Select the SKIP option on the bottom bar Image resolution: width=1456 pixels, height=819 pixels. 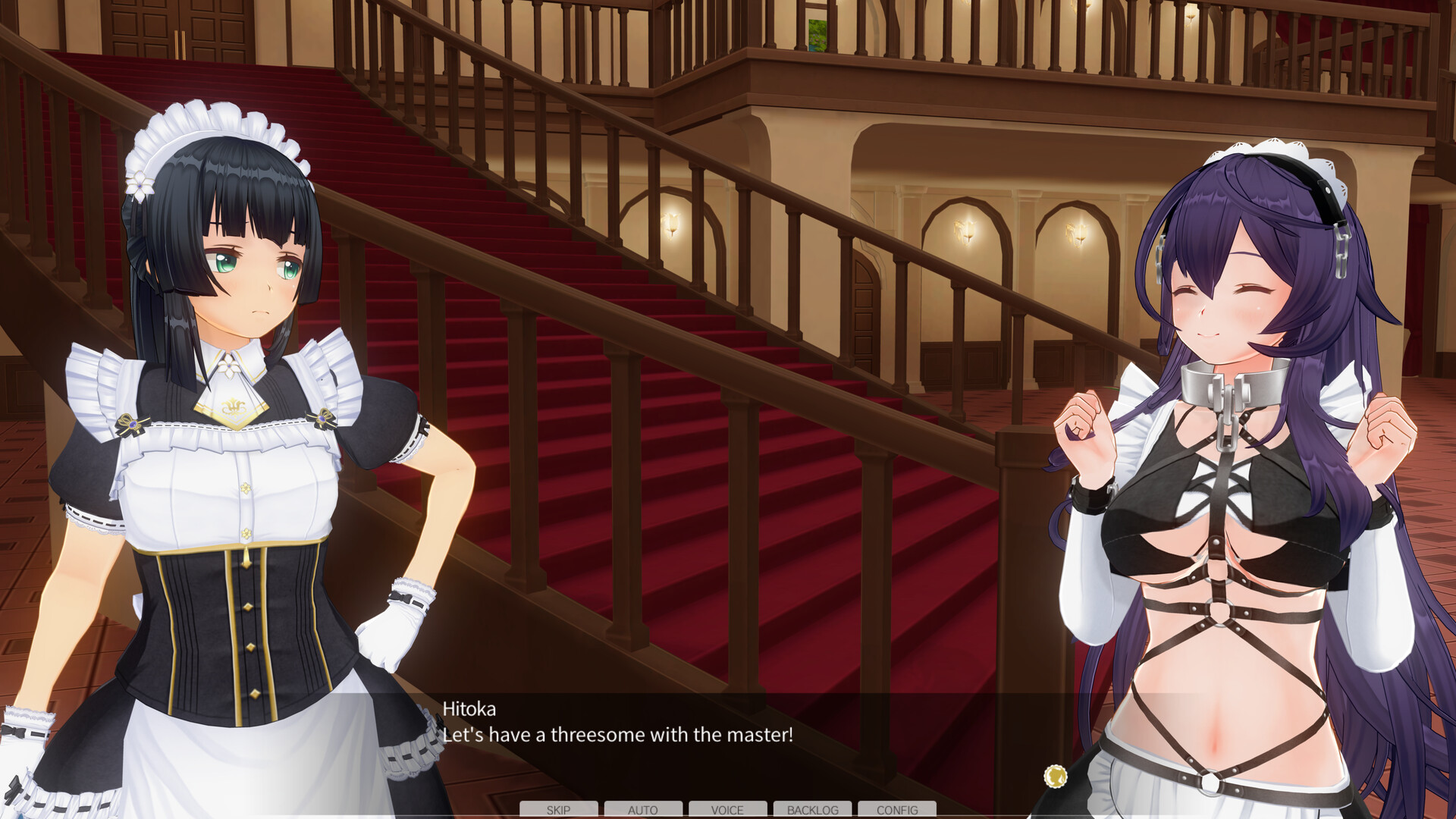click(557, 810)
